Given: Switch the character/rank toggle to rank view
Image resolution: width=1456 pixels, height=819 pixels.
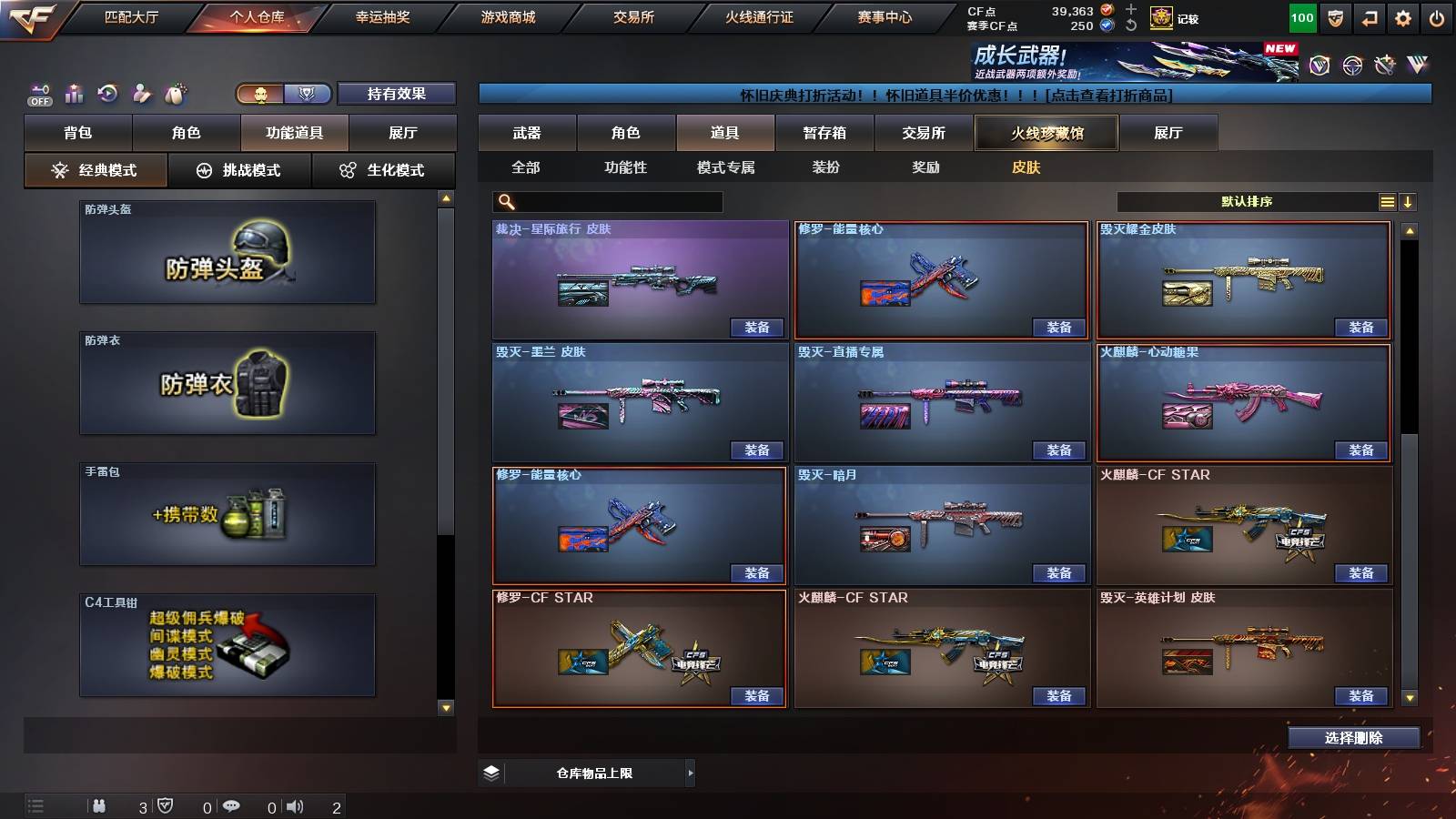Looking at the screenshot, I should 308,94.
